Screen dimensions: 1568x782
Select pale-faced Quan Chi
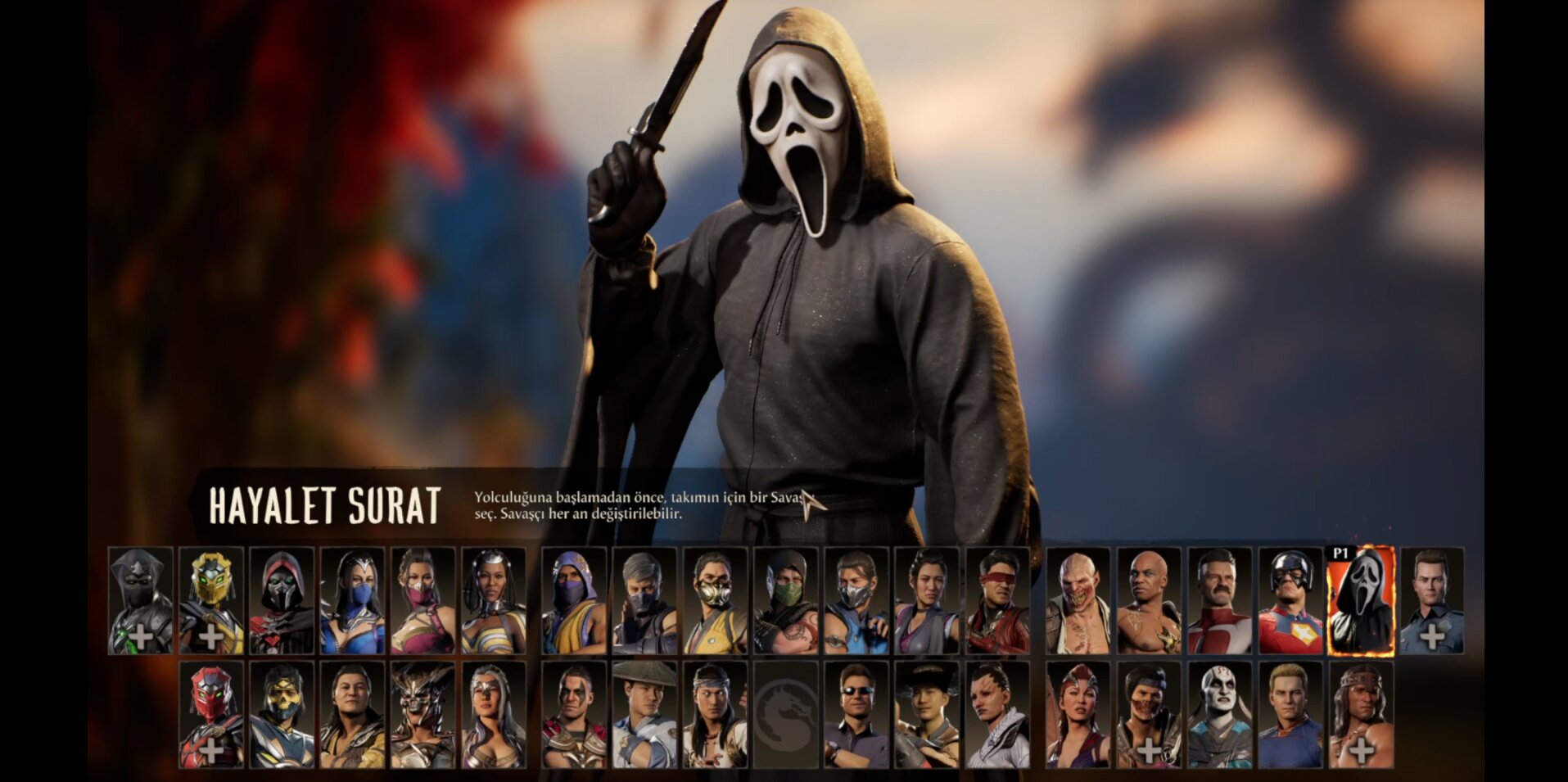(1219, 715)
